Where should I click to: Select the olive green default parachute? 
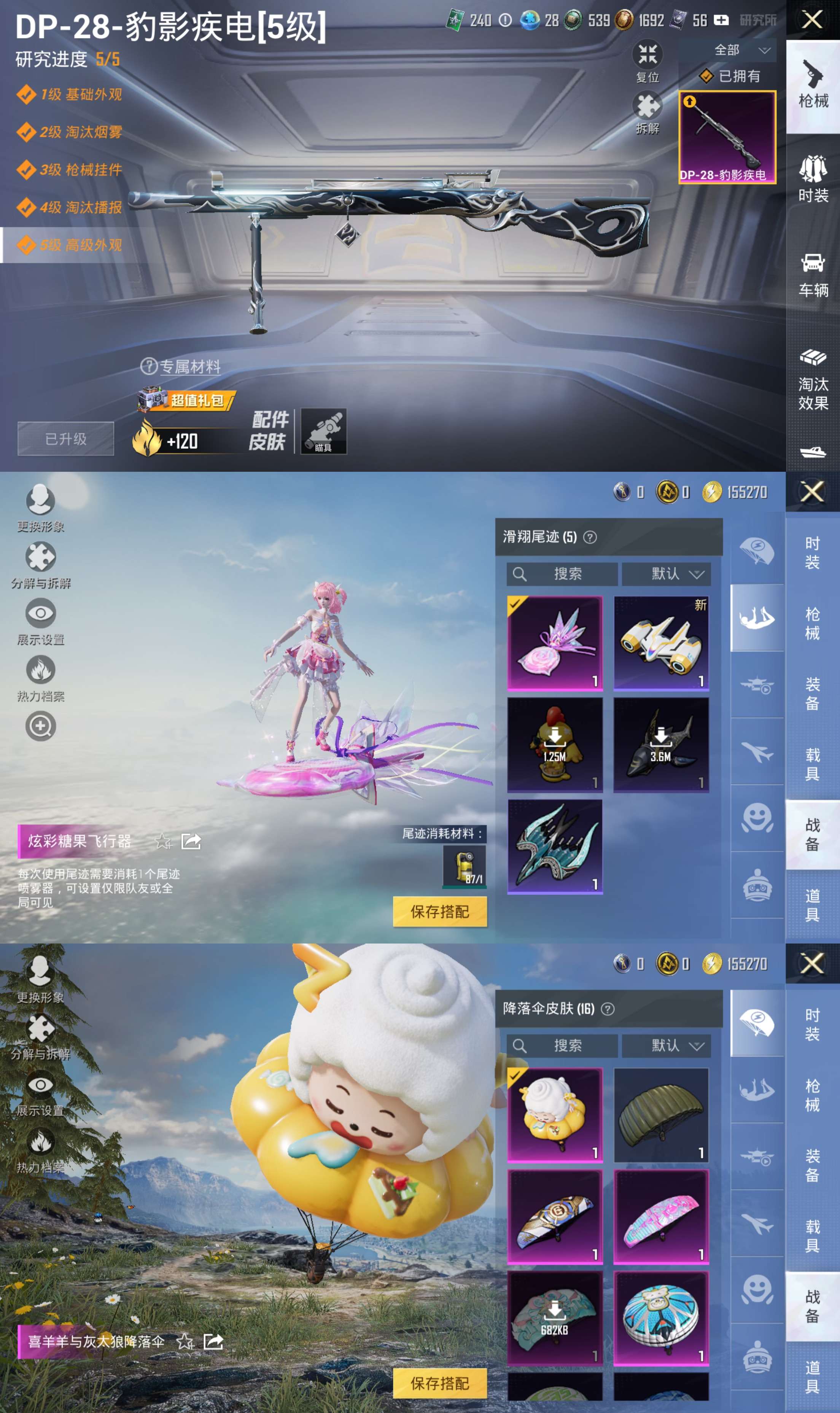(x=660, y=1114)
